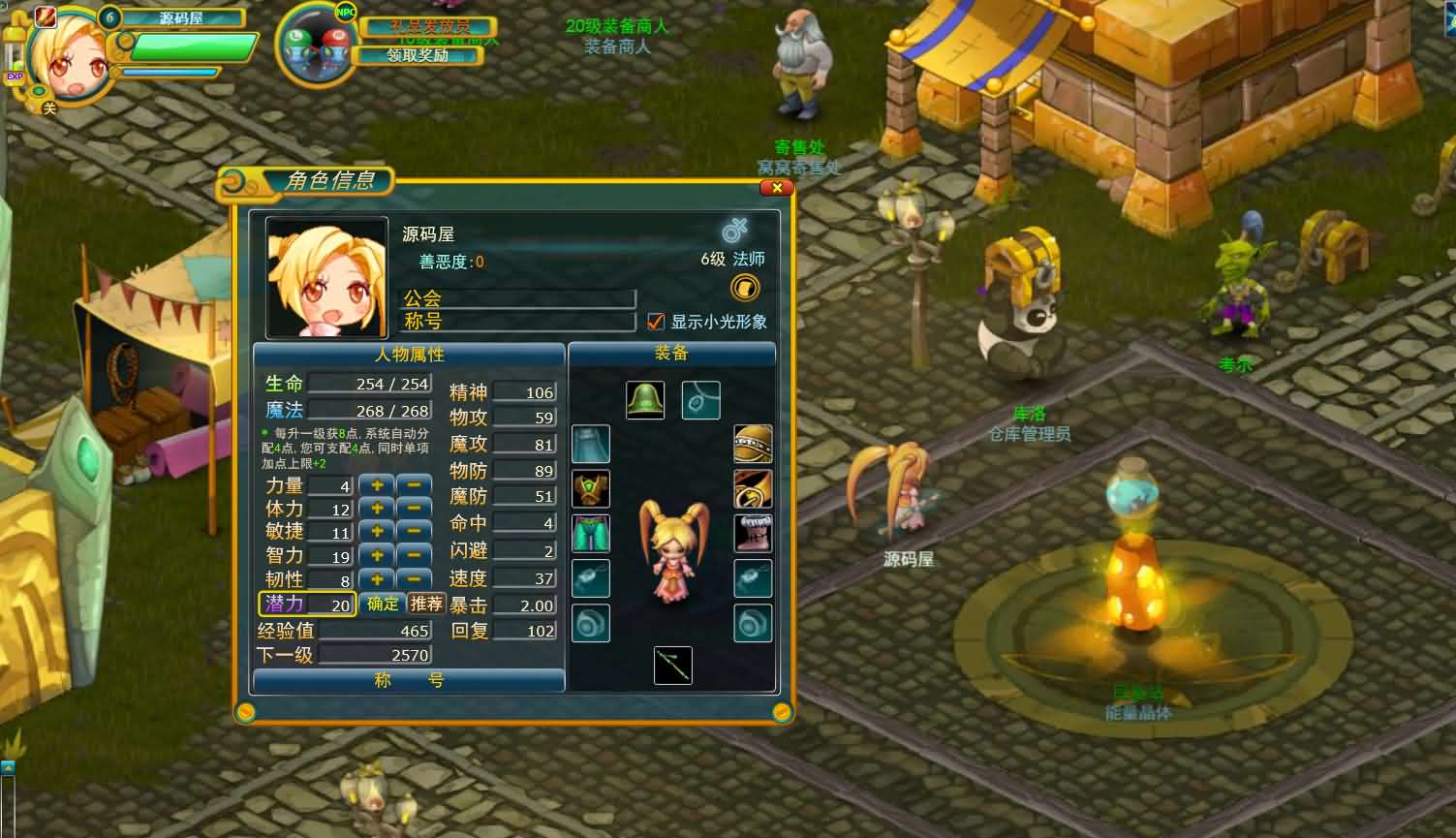The image size is (1456, 838).
Task: Click the 推荐 button for recommended stats
Action: [x=426, y=603]
